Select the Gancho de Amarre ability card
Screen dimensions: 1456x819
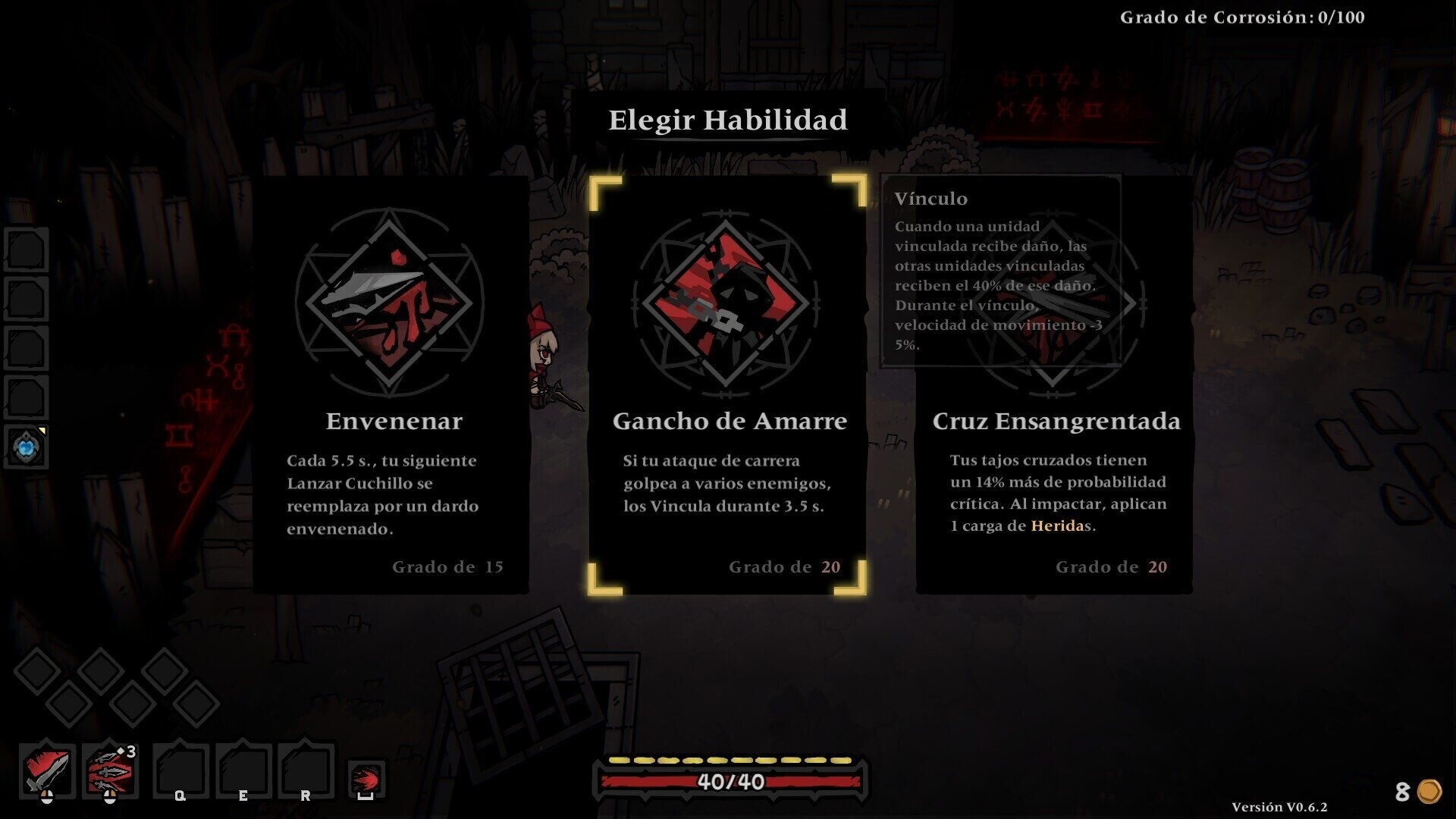tap(727, 385)
